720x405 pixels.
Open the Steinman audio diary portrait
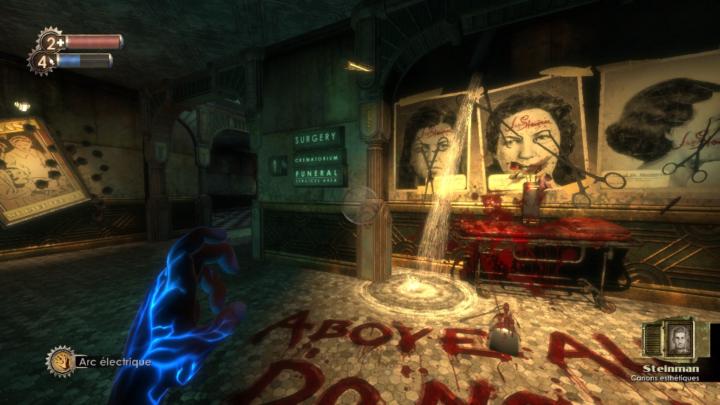(x=680, y=340)
